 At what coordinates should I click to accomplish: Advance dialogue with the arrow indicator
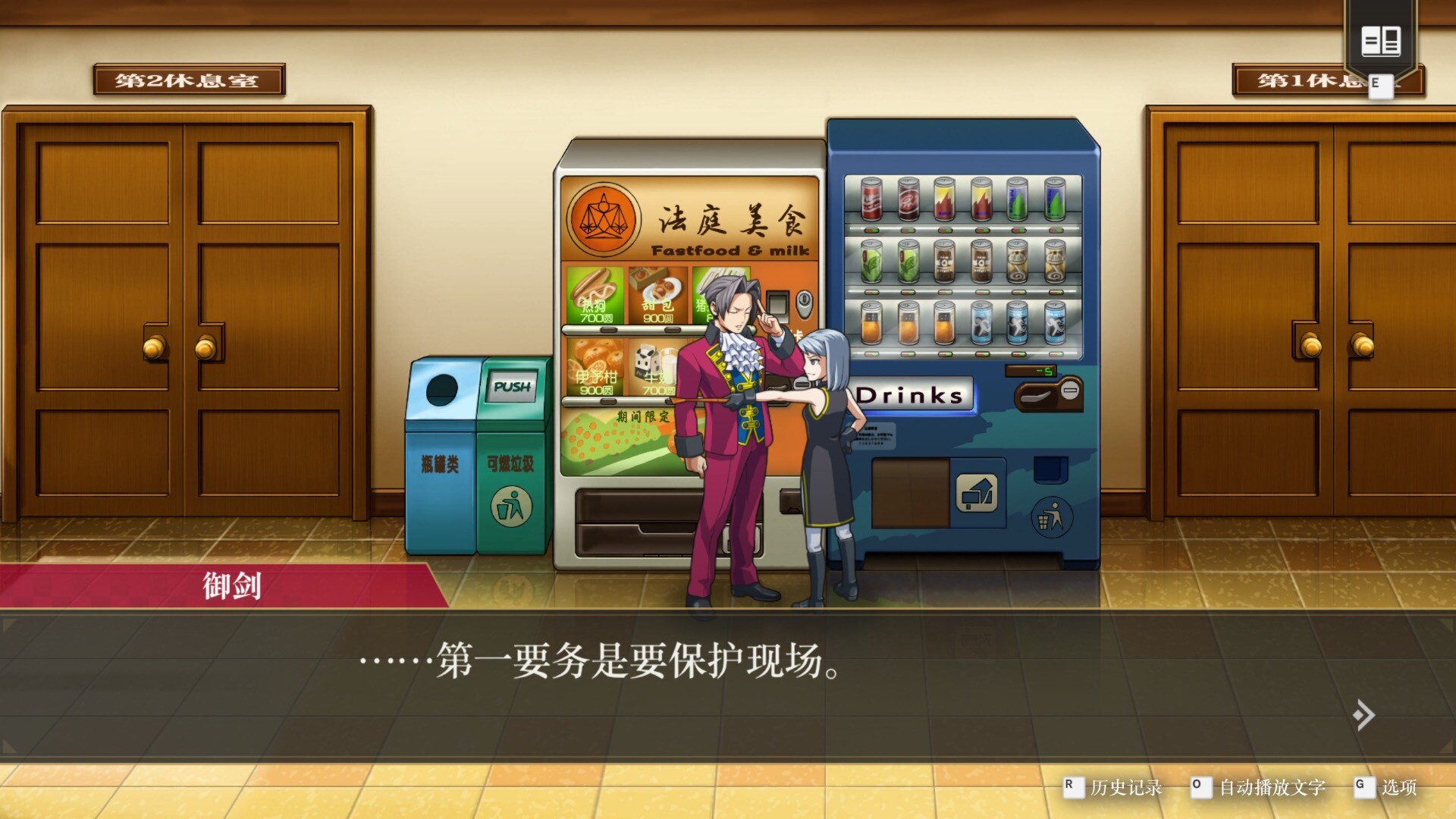[1363, 714]
